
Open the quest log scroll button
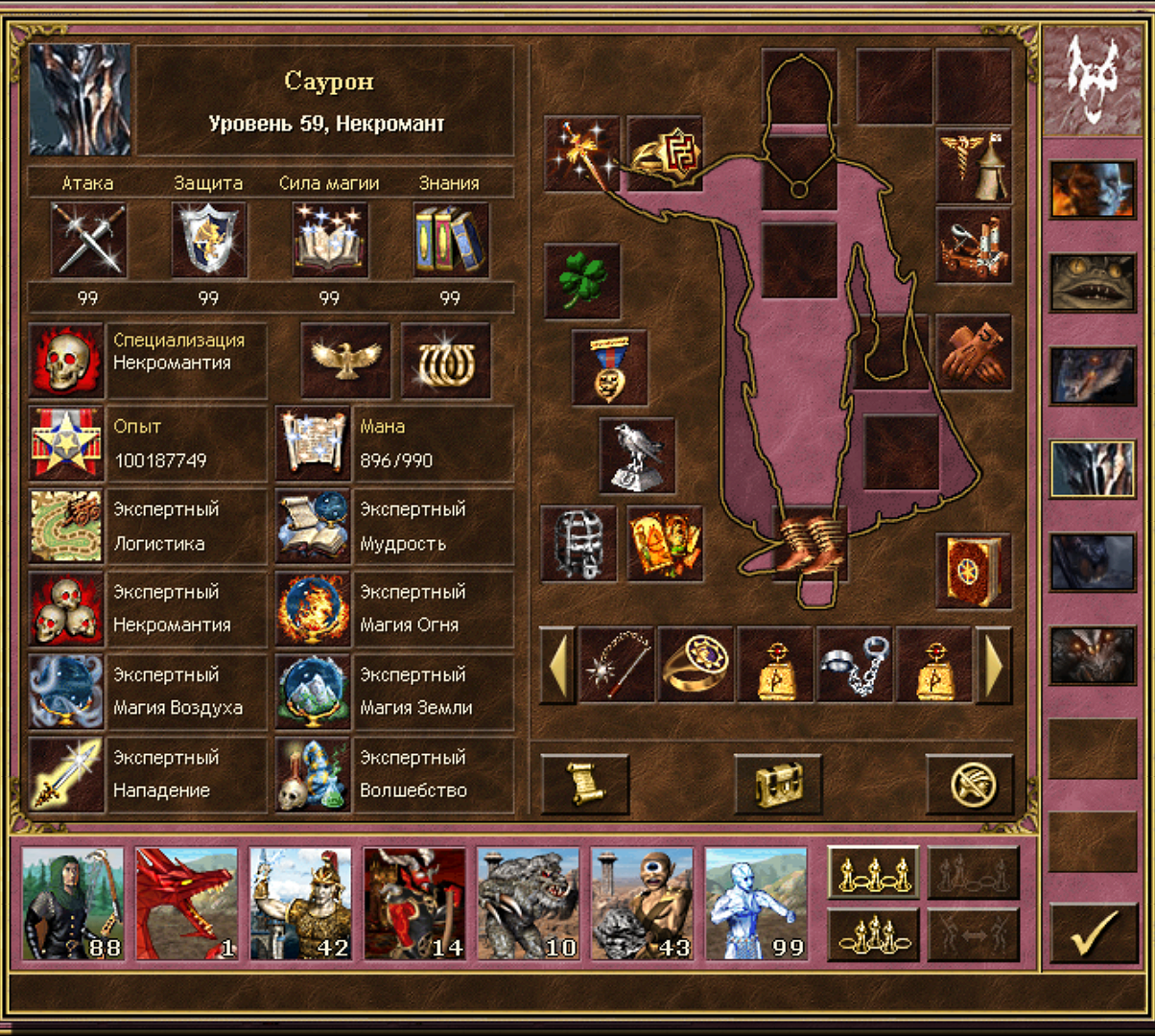[x=584, y=784]
